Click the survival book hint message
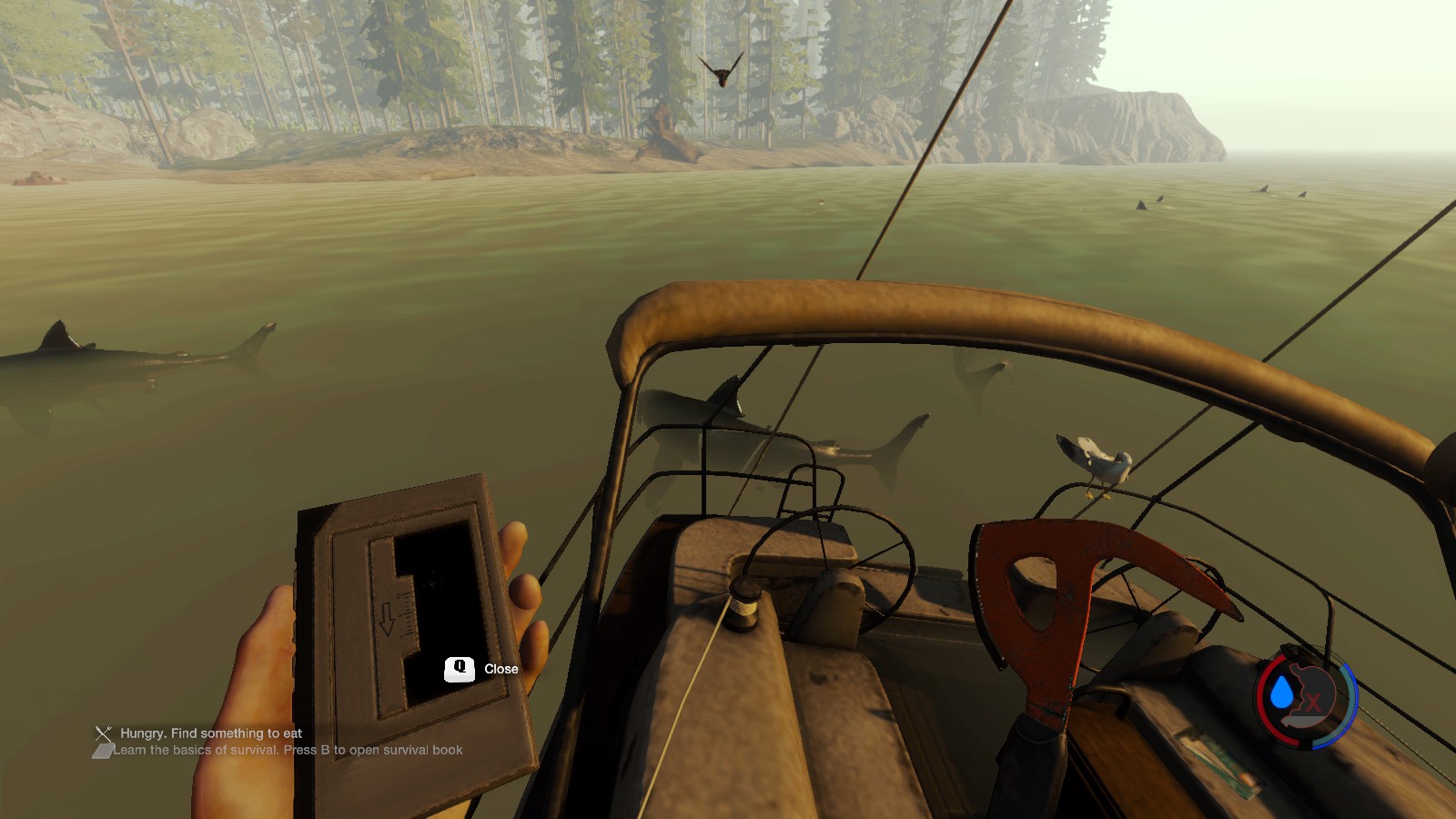 click(x=287, y=751)
